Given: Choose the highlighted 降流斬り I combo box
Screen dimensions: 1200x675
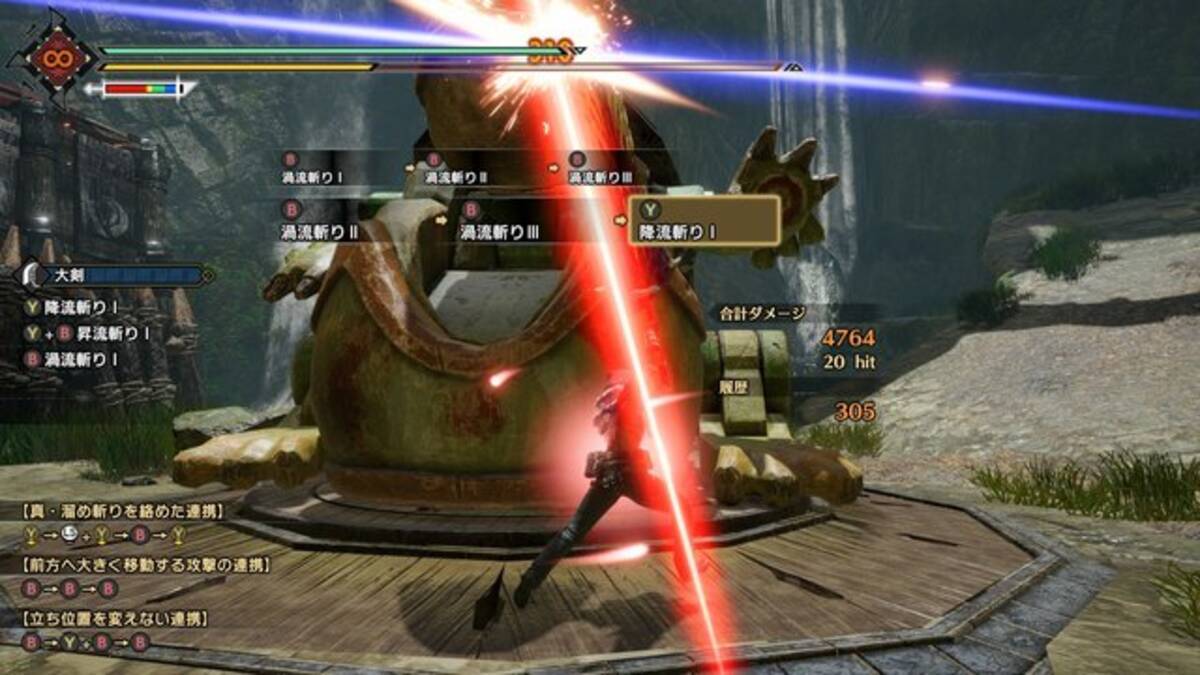Looking at the screenshot, I should 704,220.
